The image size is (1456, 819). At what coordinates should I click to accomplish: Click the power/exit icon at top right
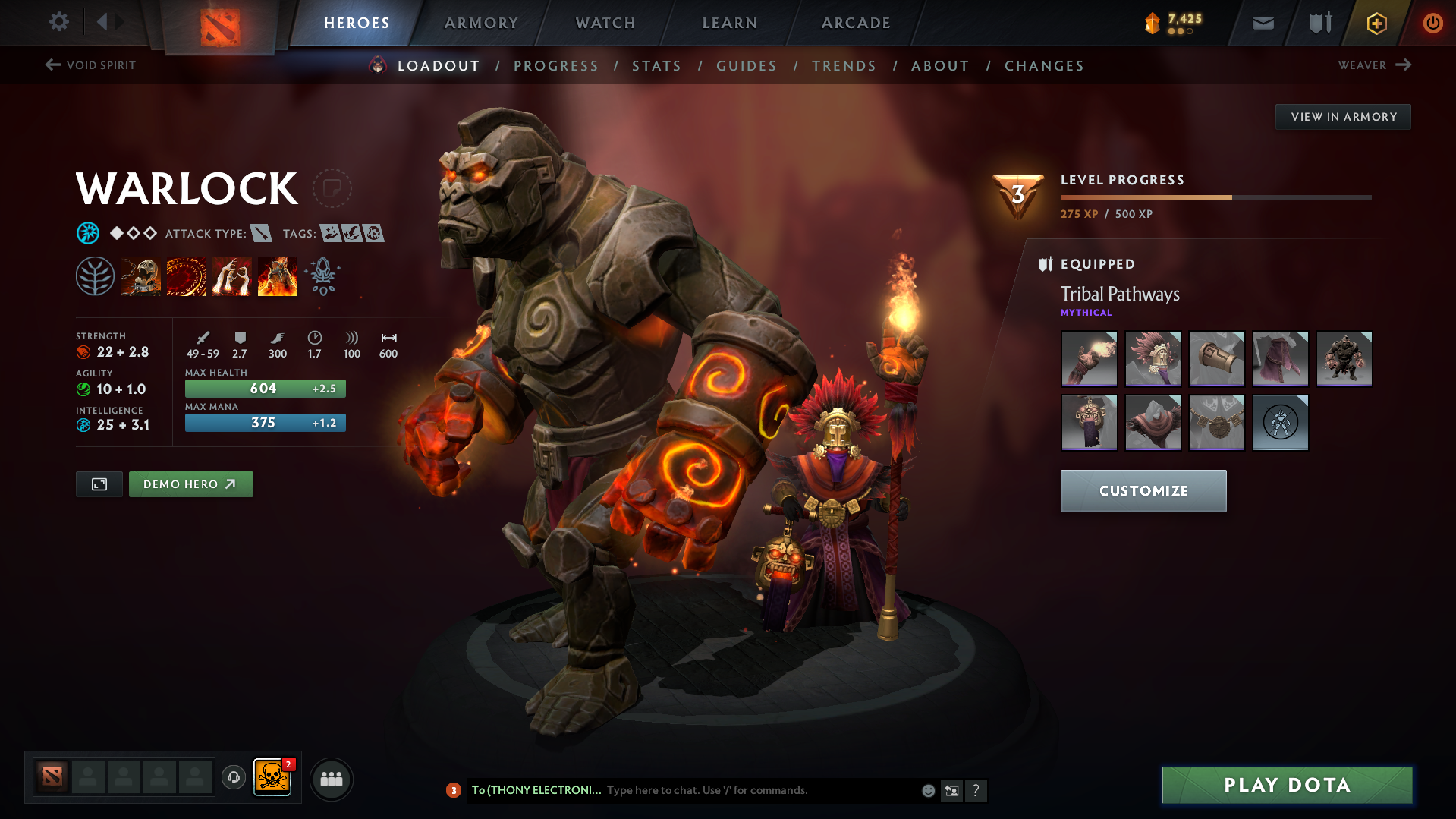pos(1432,24)
